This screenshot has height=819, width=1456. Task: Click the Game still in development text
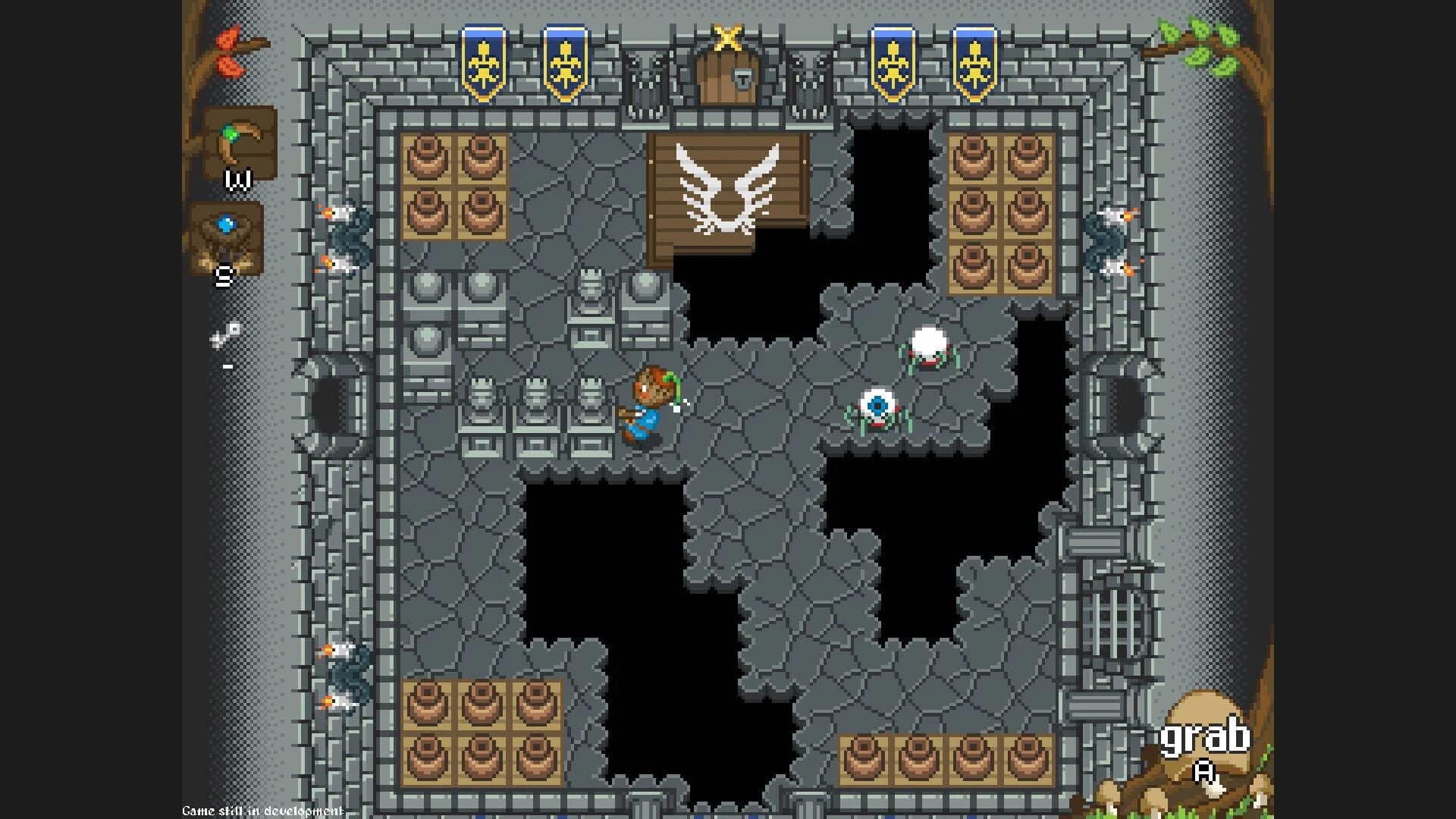(x=254, y=811)
